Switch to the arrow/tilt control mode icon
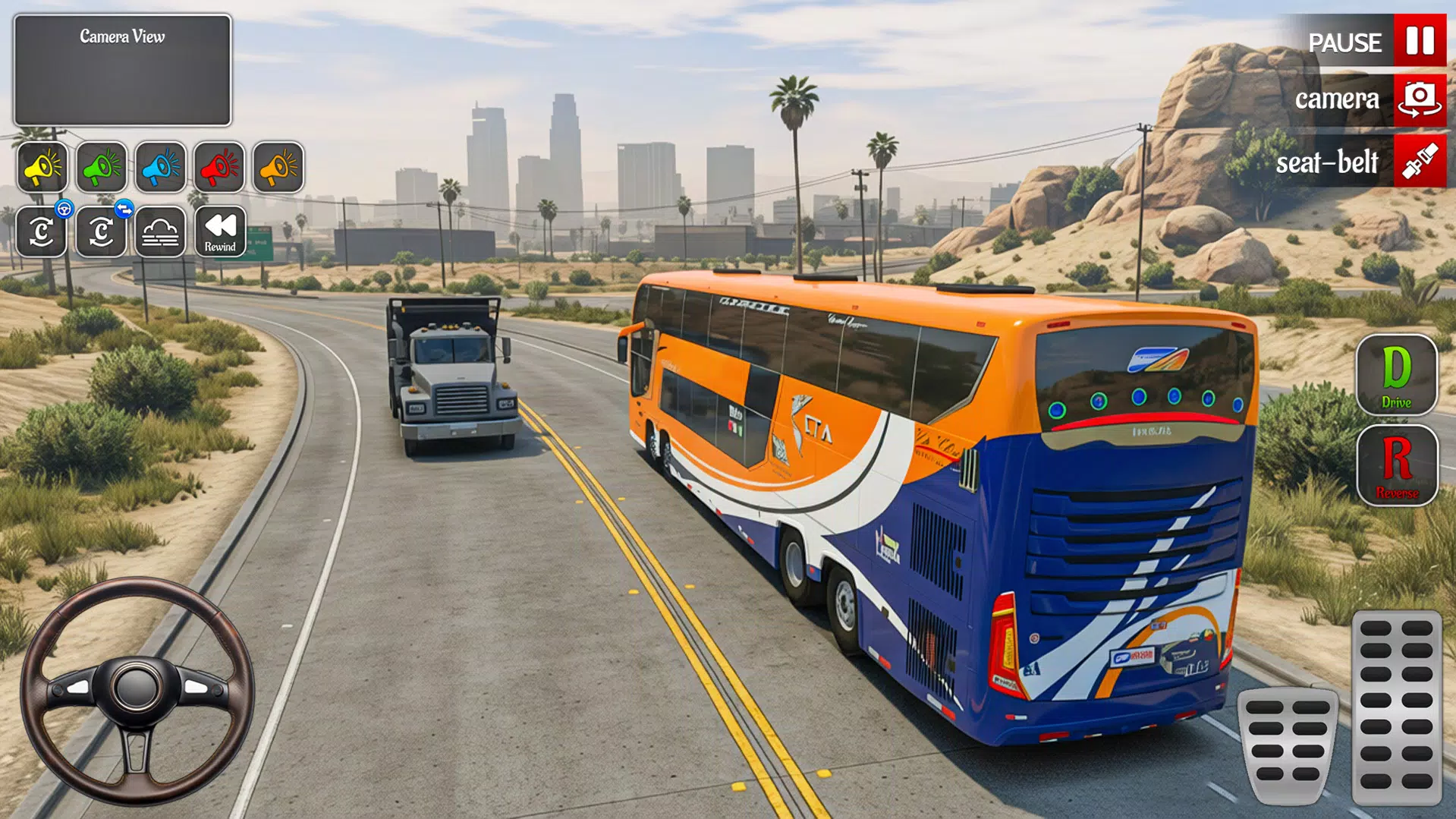Screen dimensions: 1456x819 click(102, 232)
